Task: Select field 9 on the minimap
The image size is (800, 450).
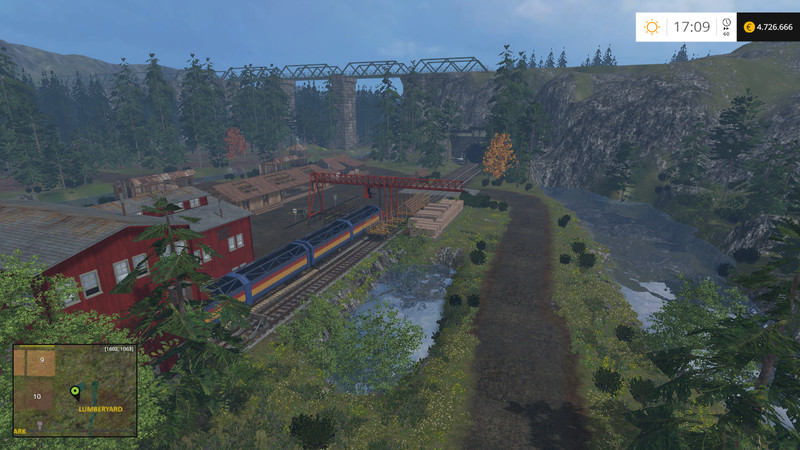Action: (42, 360)
